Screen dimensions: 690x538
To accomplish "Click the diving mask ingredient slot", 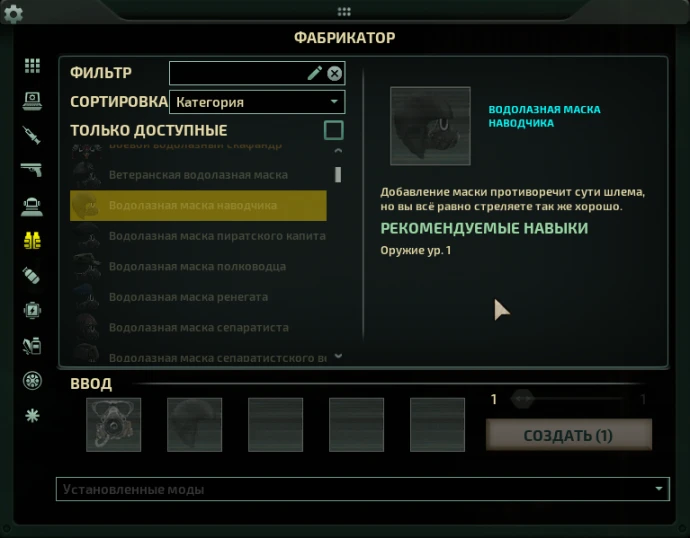I will (113, 424).
